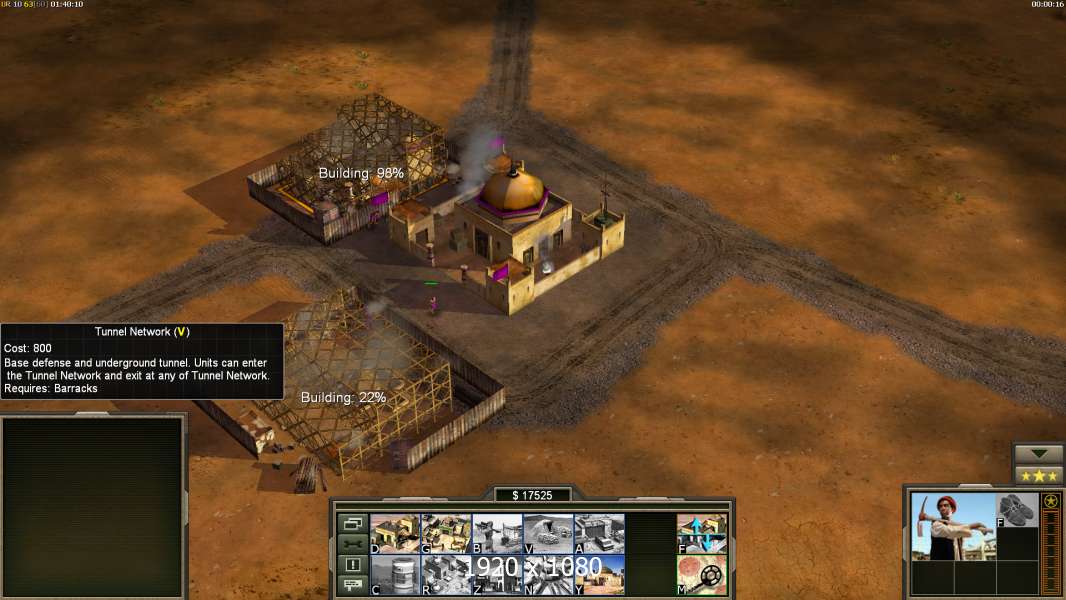Build the Tunnel Network (V icon)
Screen dimensions: 1066x600
548,533
